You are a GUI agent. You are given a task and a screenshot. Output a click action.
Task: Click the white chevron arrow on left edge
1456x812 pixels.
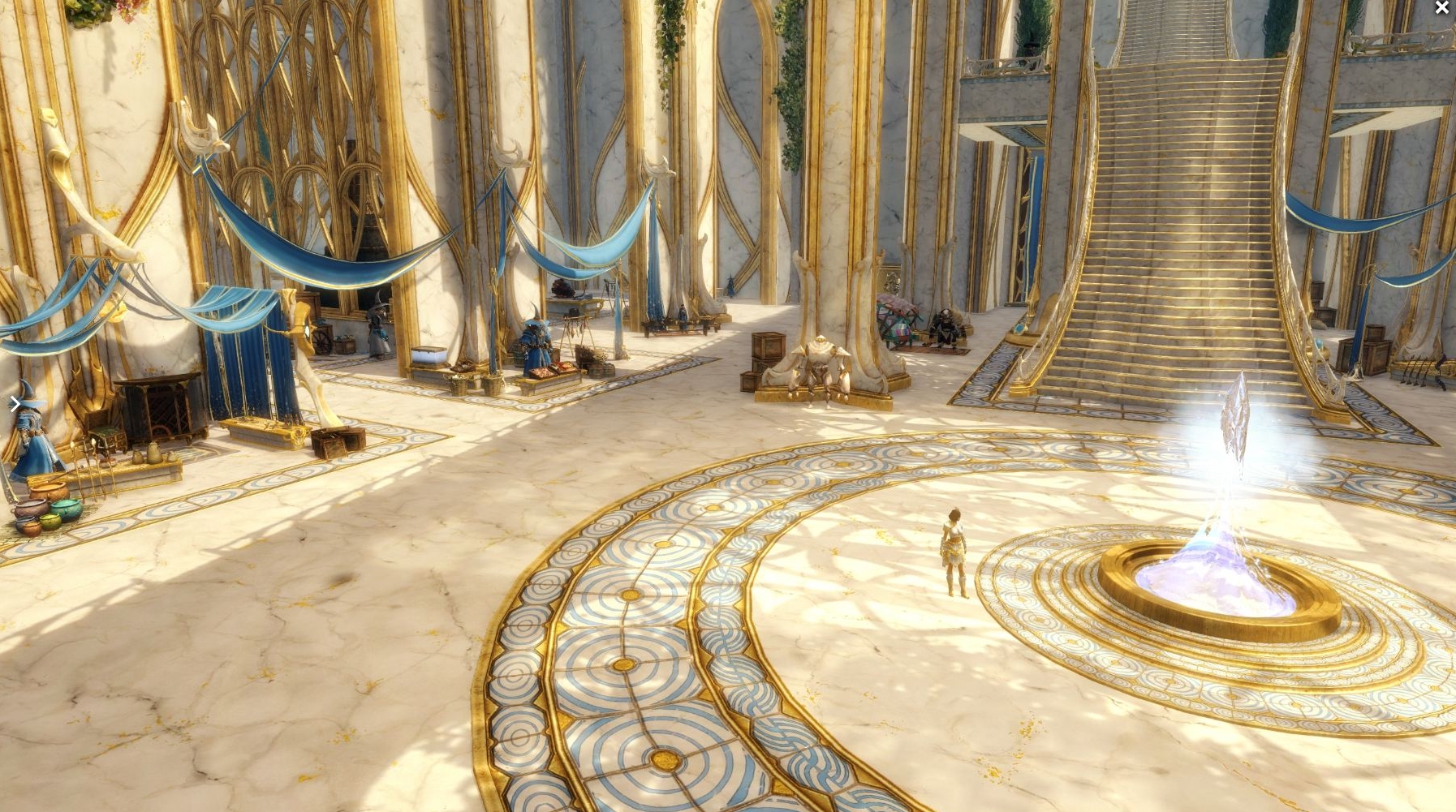(15, 404)
